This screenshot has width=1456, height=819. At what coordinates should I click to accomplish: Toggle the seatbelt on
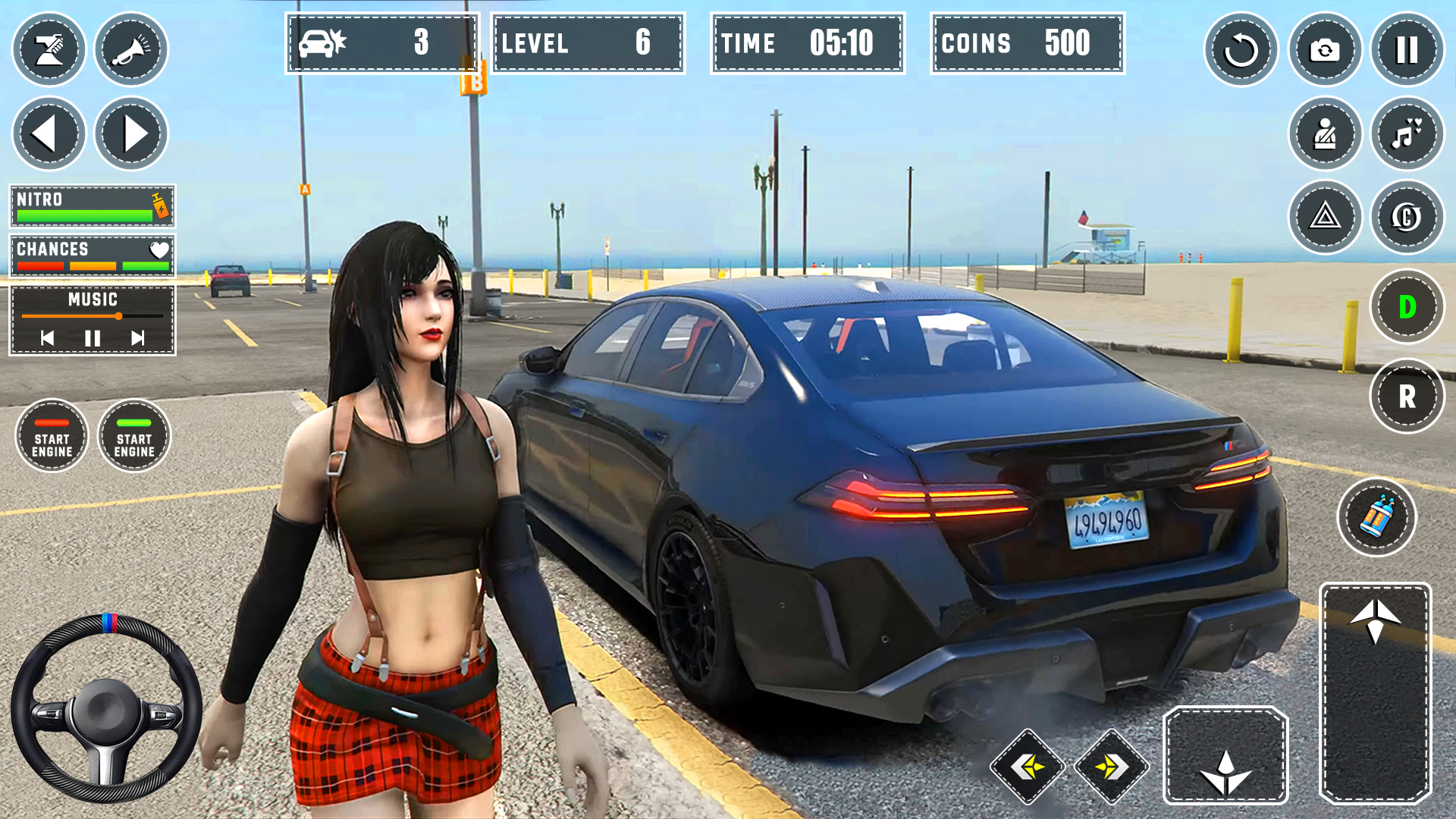(1325, 133)
